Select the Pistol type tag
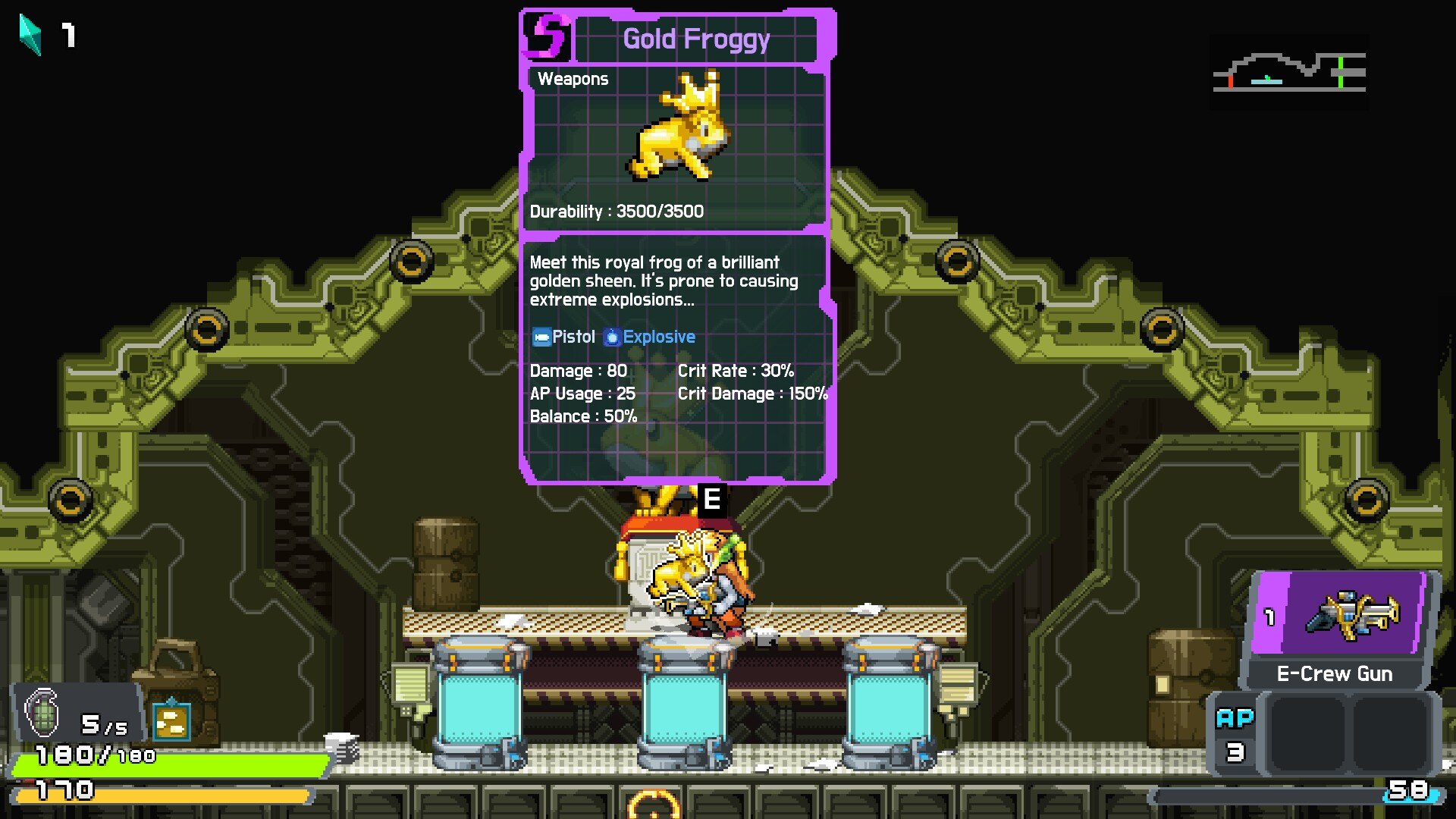Image resolution: width=1456 pixels, height=819 pixels. pos(563,337)
